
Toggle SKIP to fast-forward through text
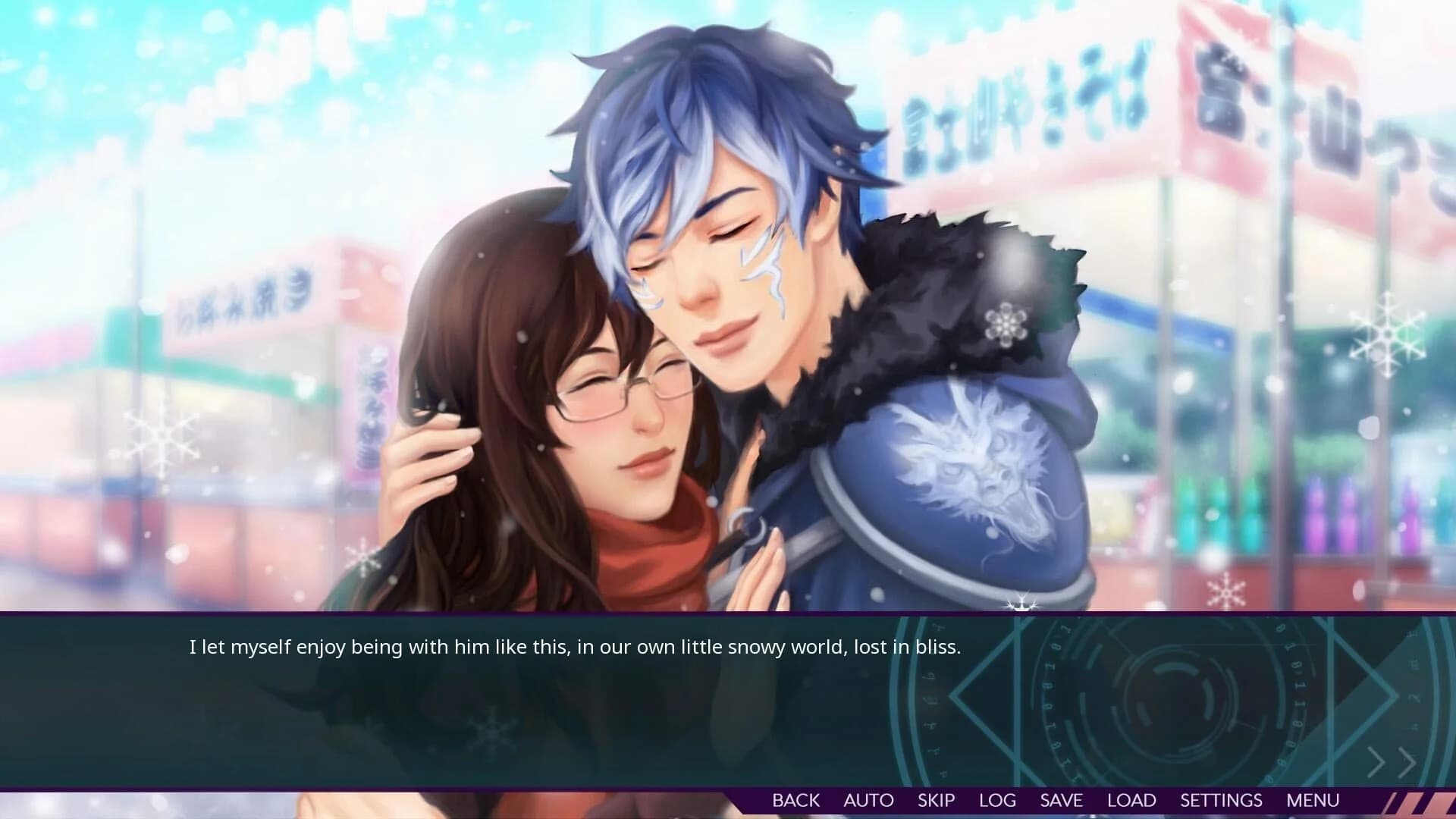tap(937, 800)
